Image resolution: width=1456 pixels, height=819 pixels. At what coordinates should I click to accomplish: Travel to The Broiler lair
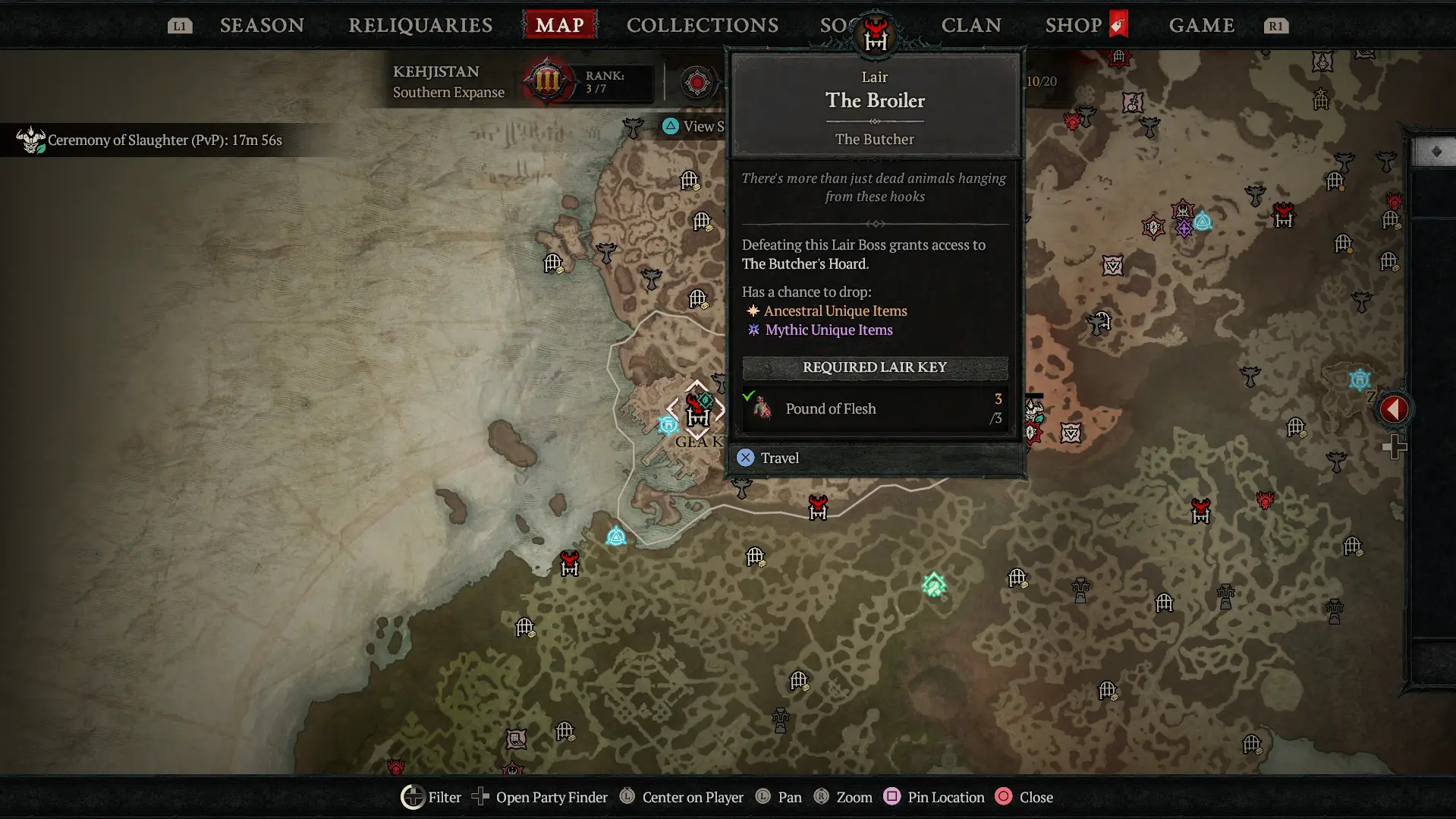[779, 458]
